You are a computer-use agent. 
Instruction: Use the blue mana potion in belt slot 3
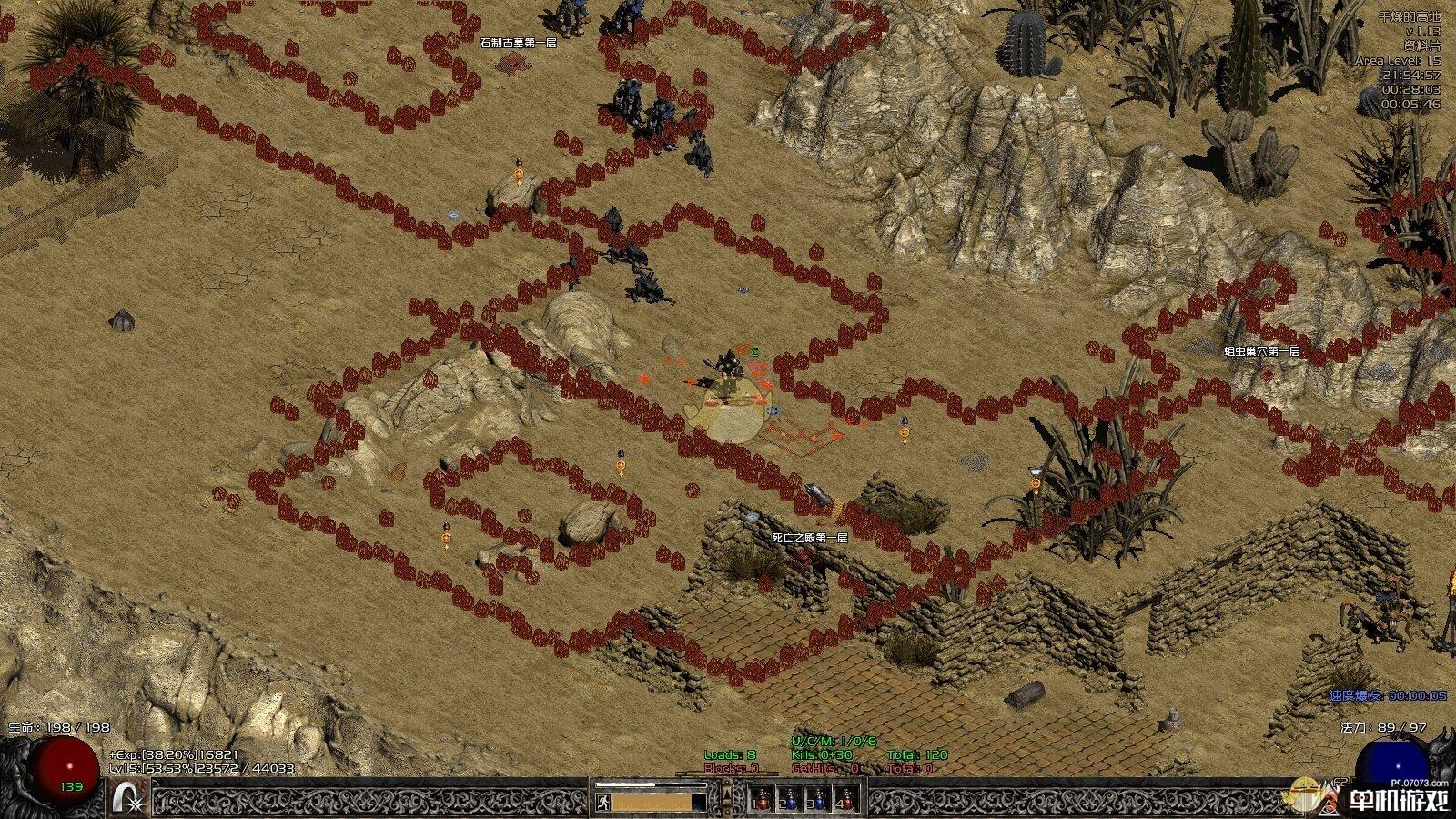(x=819, y=800)
